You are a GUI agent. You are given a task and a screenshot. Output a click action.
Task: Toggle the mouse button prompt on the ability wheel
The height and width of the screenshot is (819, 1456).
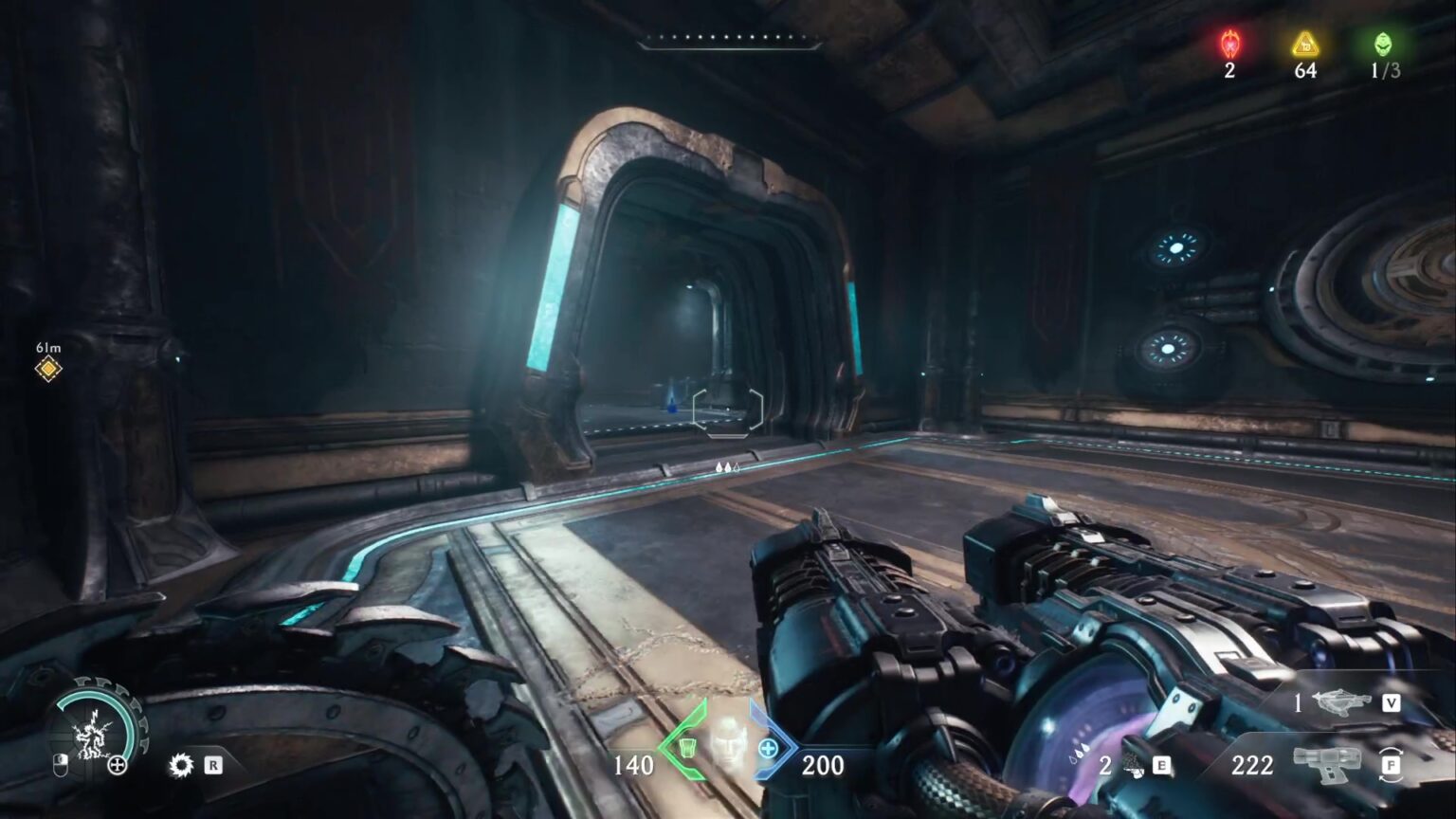coord(61,765)
